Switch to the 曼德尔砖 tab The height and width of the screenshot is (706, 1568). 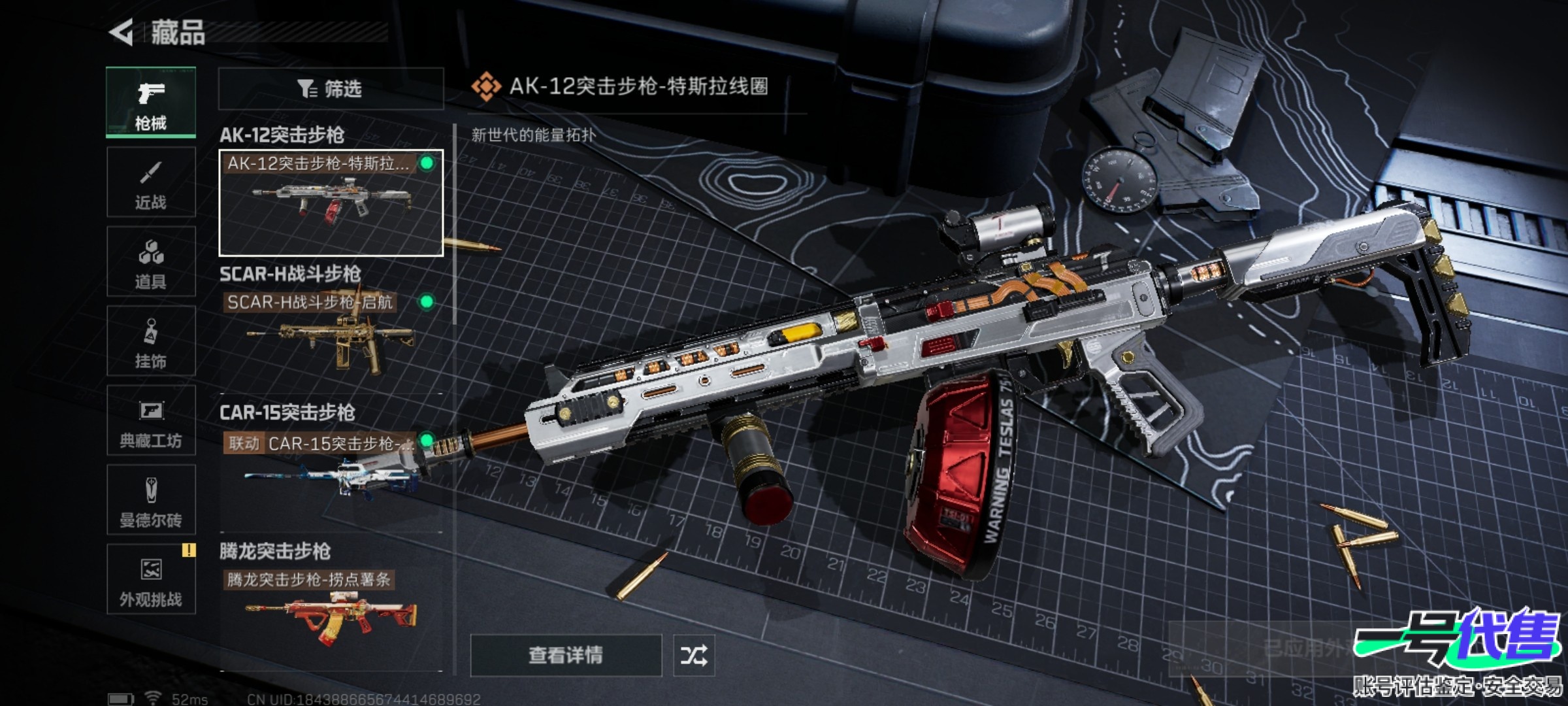pyautogui.click(x=151, y=500)
